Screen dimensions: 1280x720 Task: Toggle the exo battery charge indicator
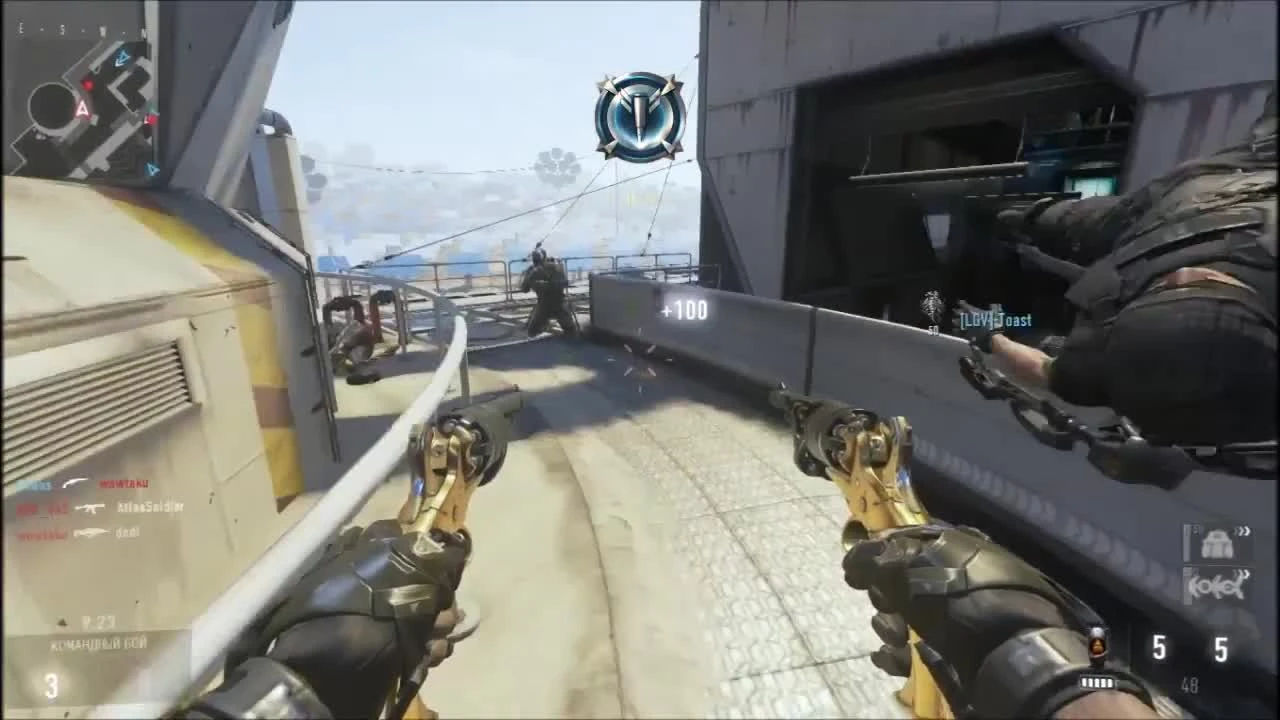(1098, 682)
